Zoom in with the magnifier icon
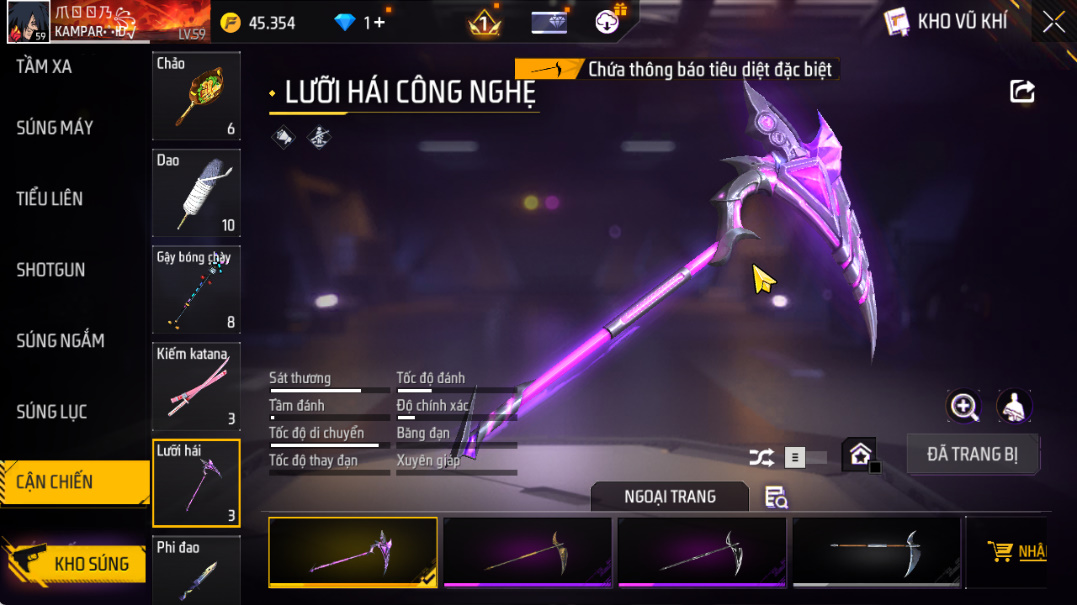The image size is (1077, 605). pyautogui.click(x=964, y=406)
